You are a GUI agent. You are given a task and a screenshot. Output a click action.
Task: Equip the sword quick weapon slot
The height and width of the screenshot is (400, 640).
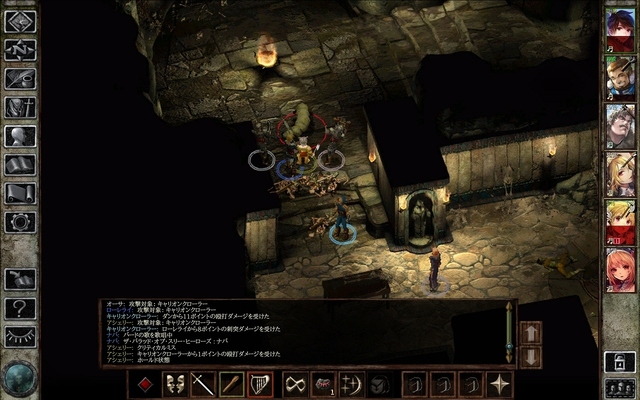[x=203, y=384]
